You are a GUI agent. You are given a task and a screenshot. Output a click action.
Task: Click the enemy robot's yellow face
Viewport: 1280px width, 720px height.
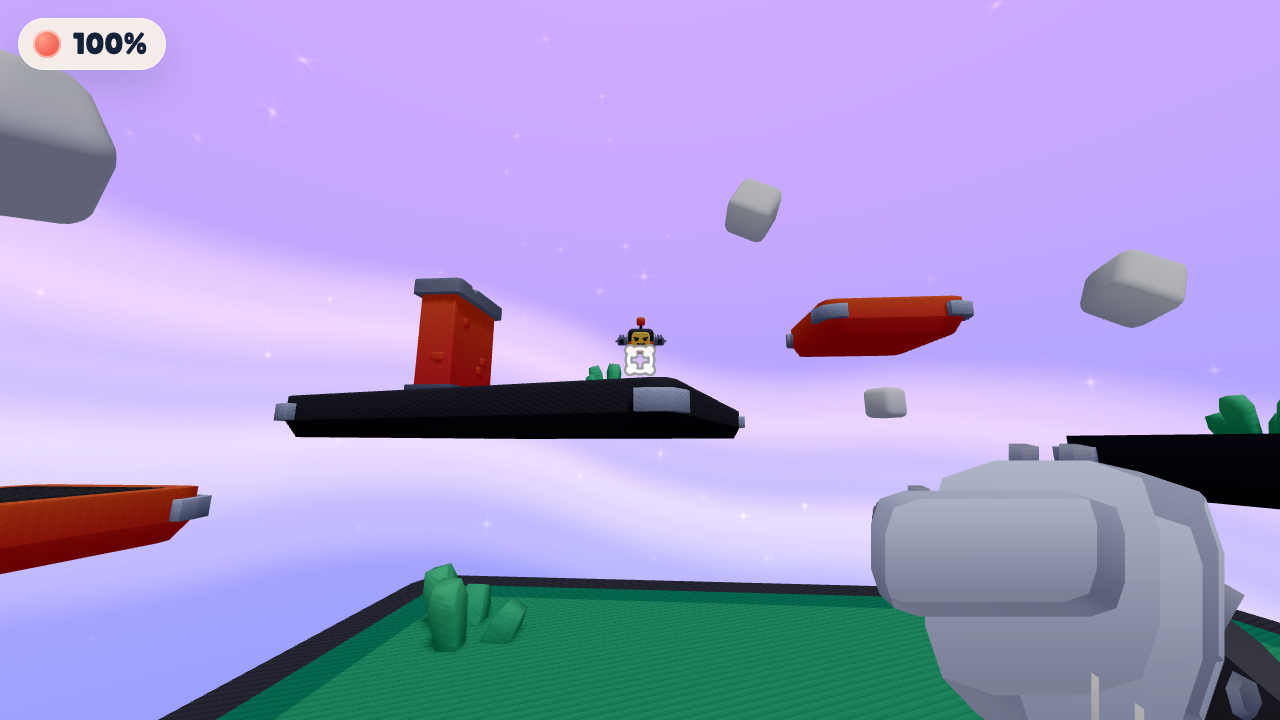coord(640,338)
